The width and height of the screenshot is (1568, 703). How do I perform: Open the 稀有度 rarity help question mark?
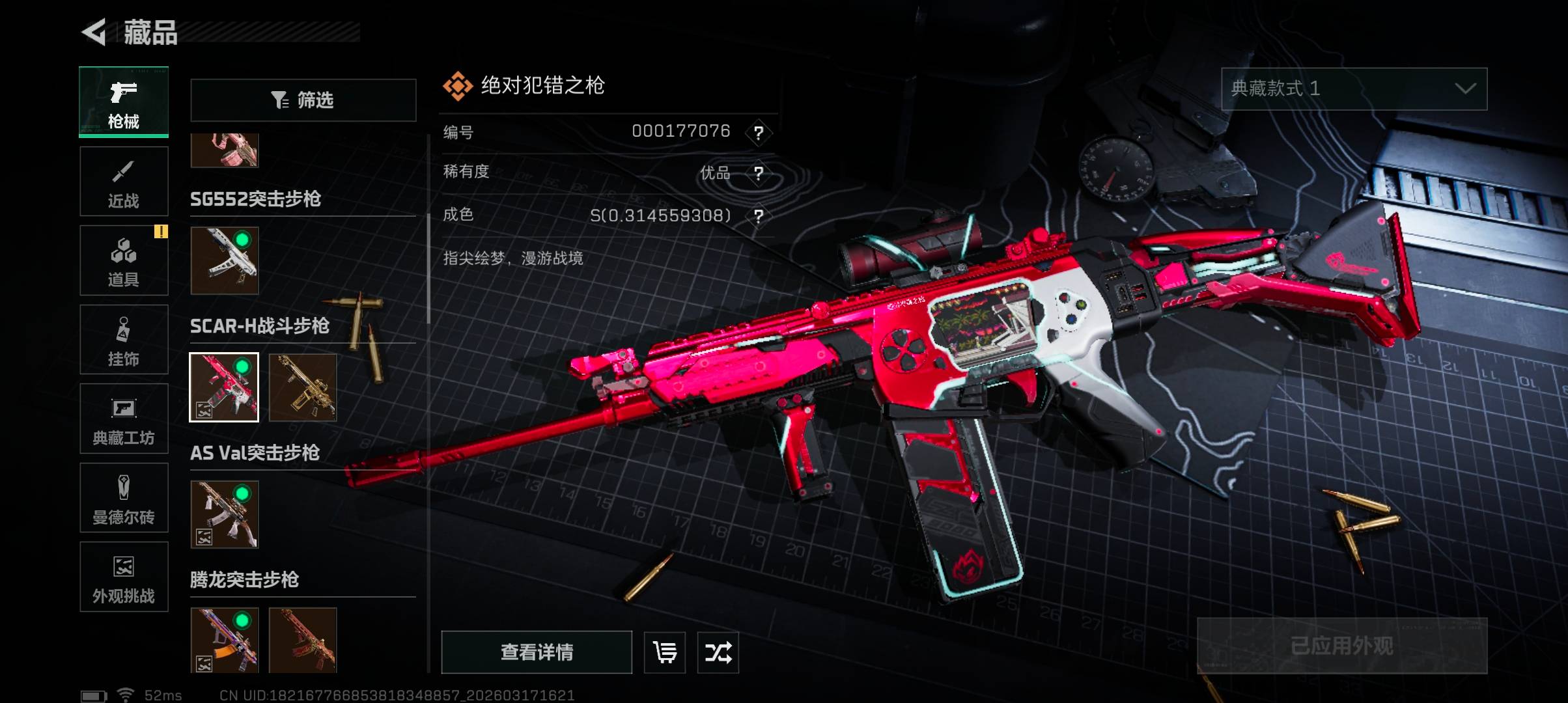click(x=759, y=173)
